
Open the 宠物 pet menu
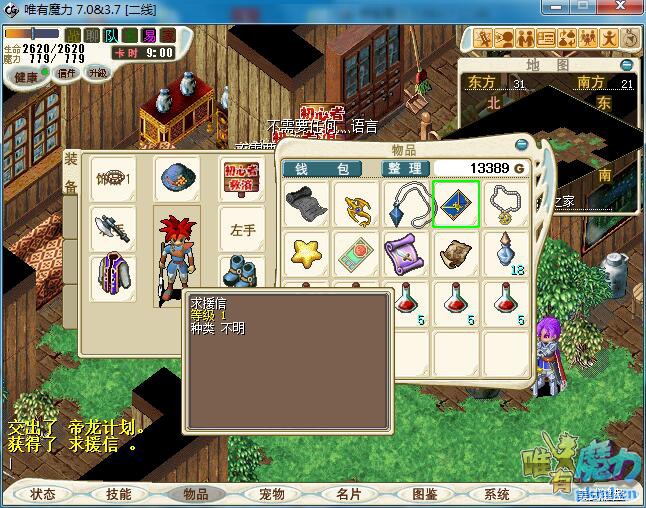[271, 494]
